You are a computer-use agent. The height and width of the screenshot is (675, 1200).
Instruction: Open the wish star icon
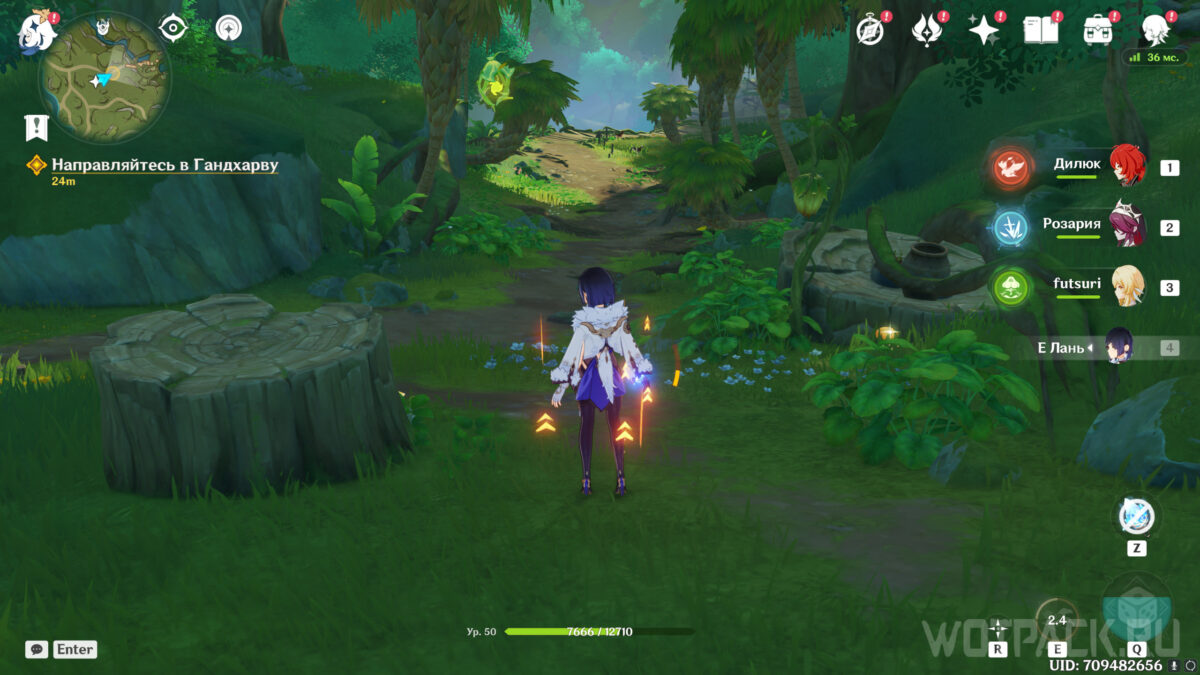pos(984,31)
